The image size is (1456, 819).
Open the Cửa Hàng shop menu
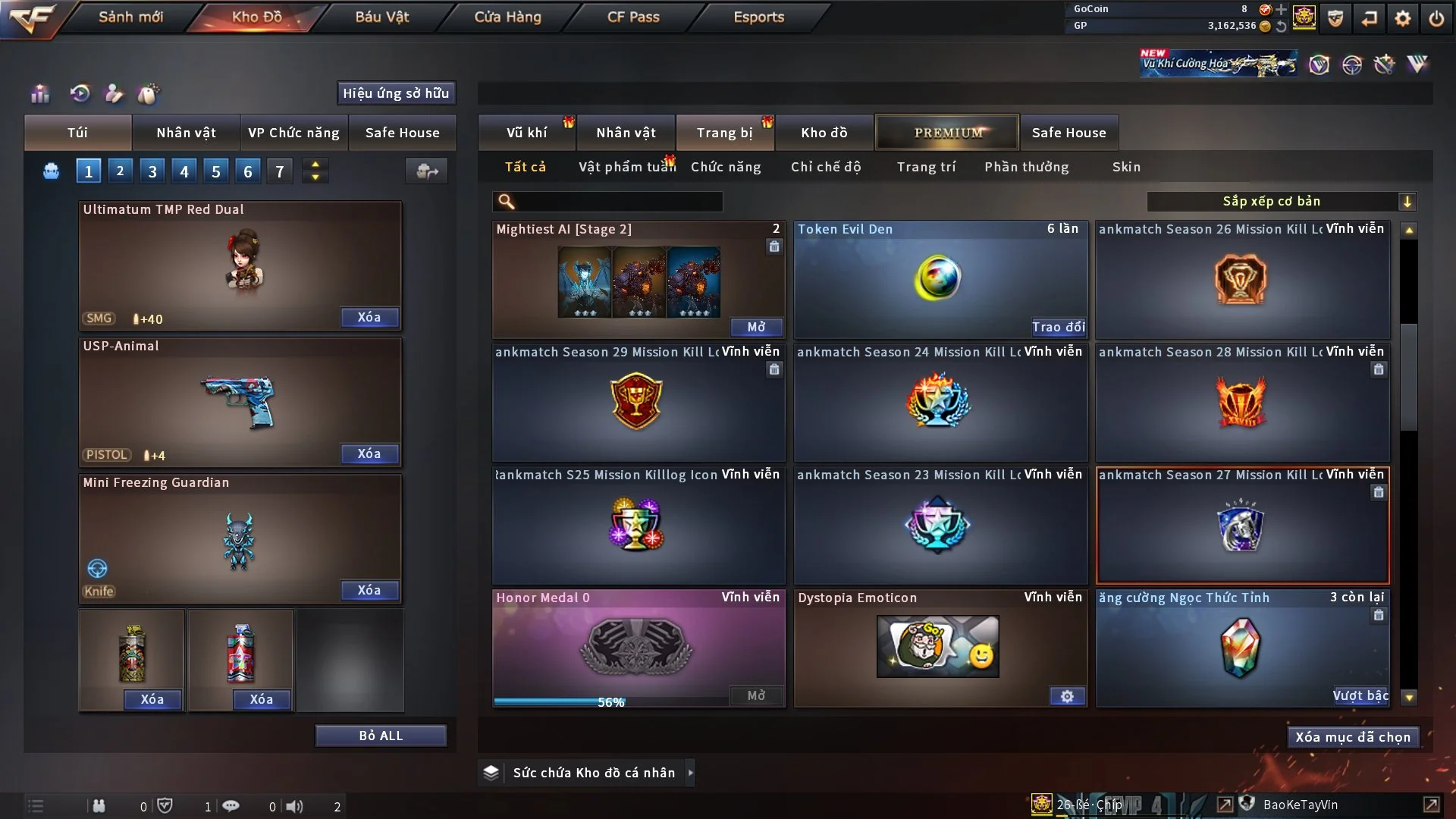point(507,17)
